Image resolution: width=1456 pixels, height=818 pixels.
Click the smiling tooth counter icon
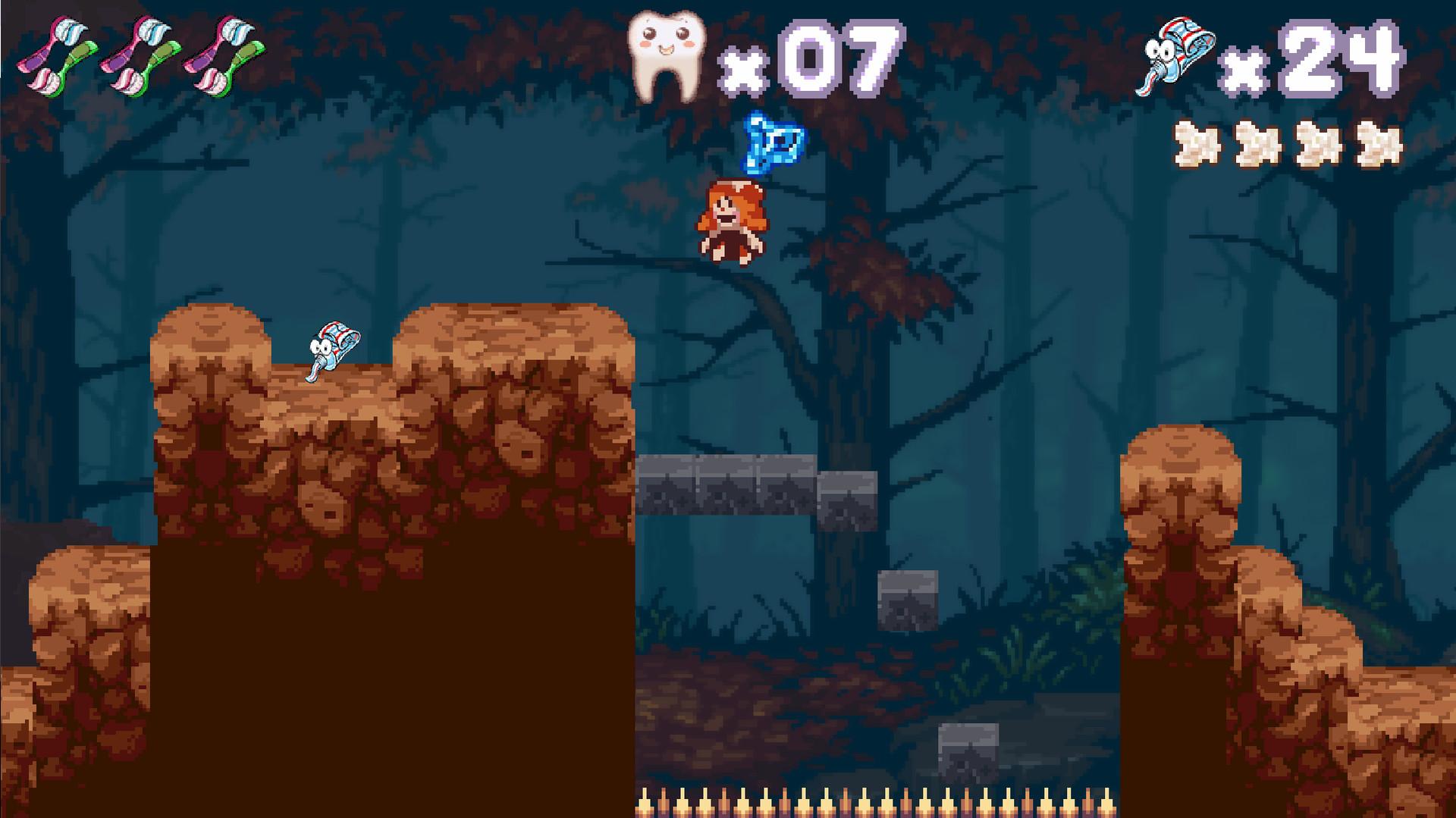click(667, 53)
